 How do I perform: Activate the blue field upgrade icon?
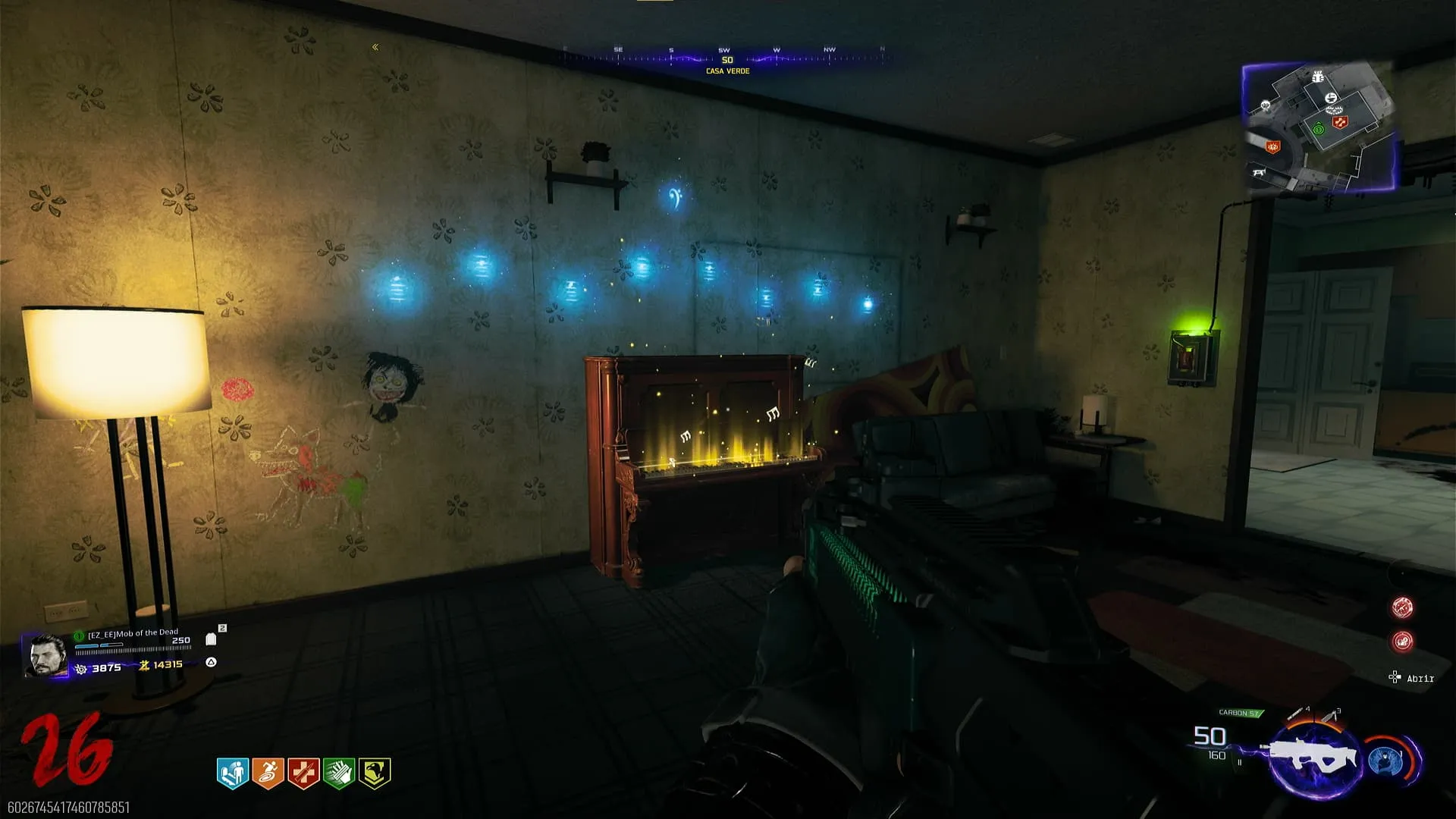[1387, 760]
